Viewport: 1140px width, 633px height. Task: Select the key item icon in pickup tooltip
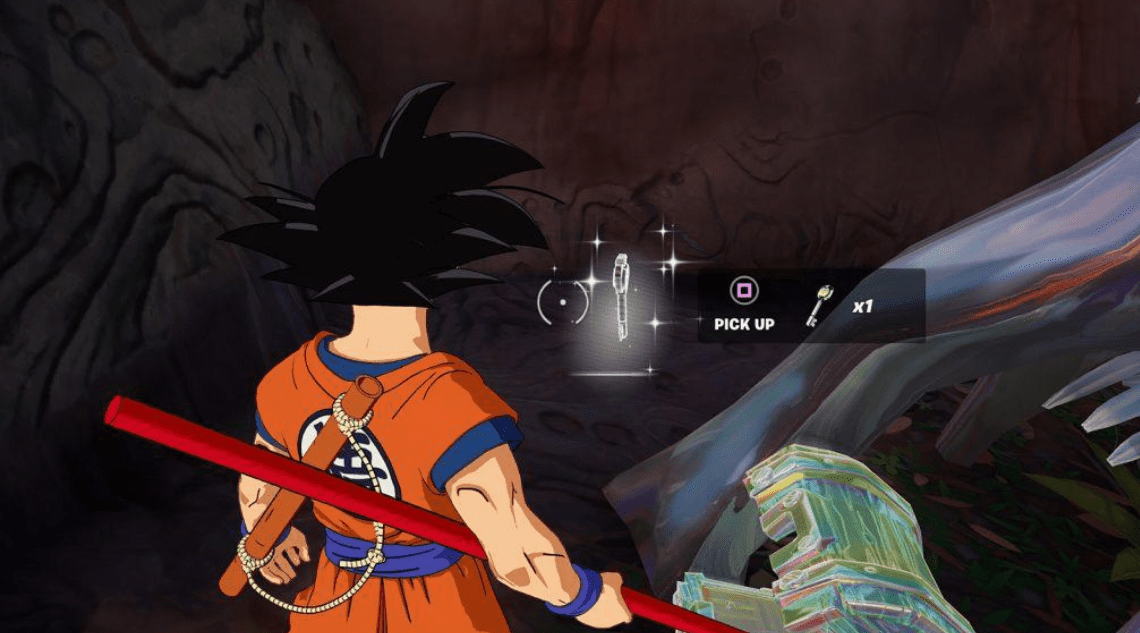[819, 306]
